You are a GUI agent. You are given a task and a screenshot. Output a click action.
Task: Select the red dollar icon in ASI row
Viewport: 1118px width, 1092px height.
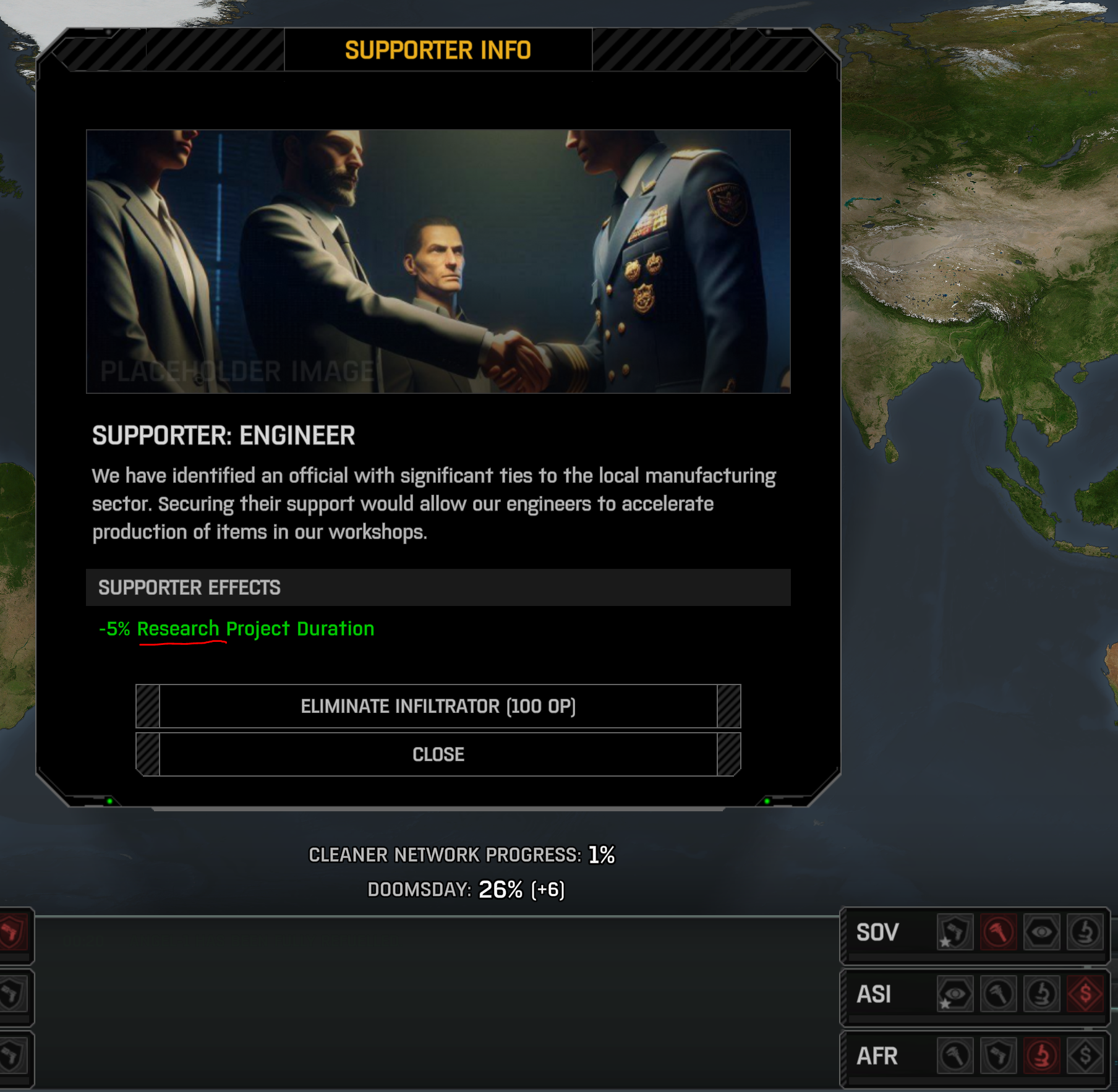coord(1085,994)
